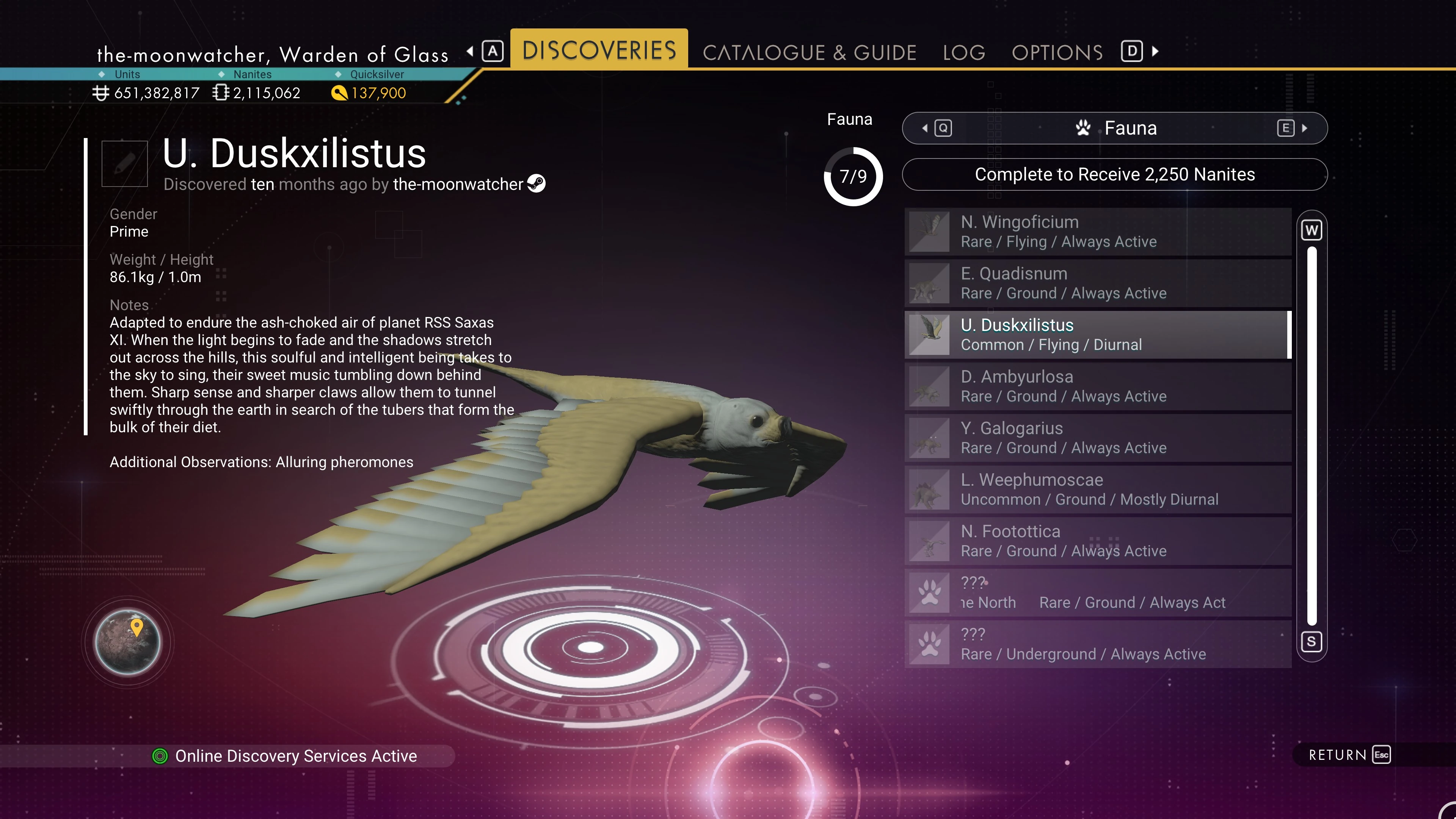Image resolution: width=1456 pixels, height=819 pixels.
Task: Choose the E. Quadisnum fauna entry
Action: [x=1097, y=283]
